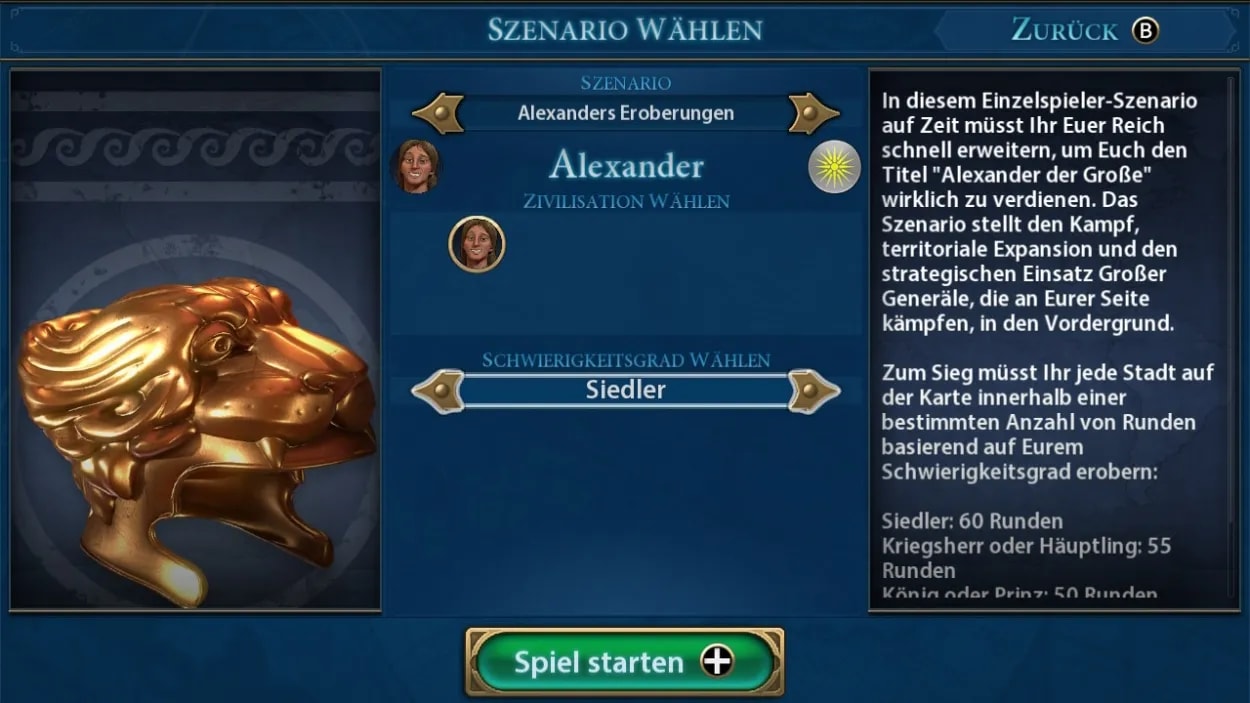This screenshot has height=703, width=1250.
Task: Click the Siedler difficulty field
Action: pos(625,390)
